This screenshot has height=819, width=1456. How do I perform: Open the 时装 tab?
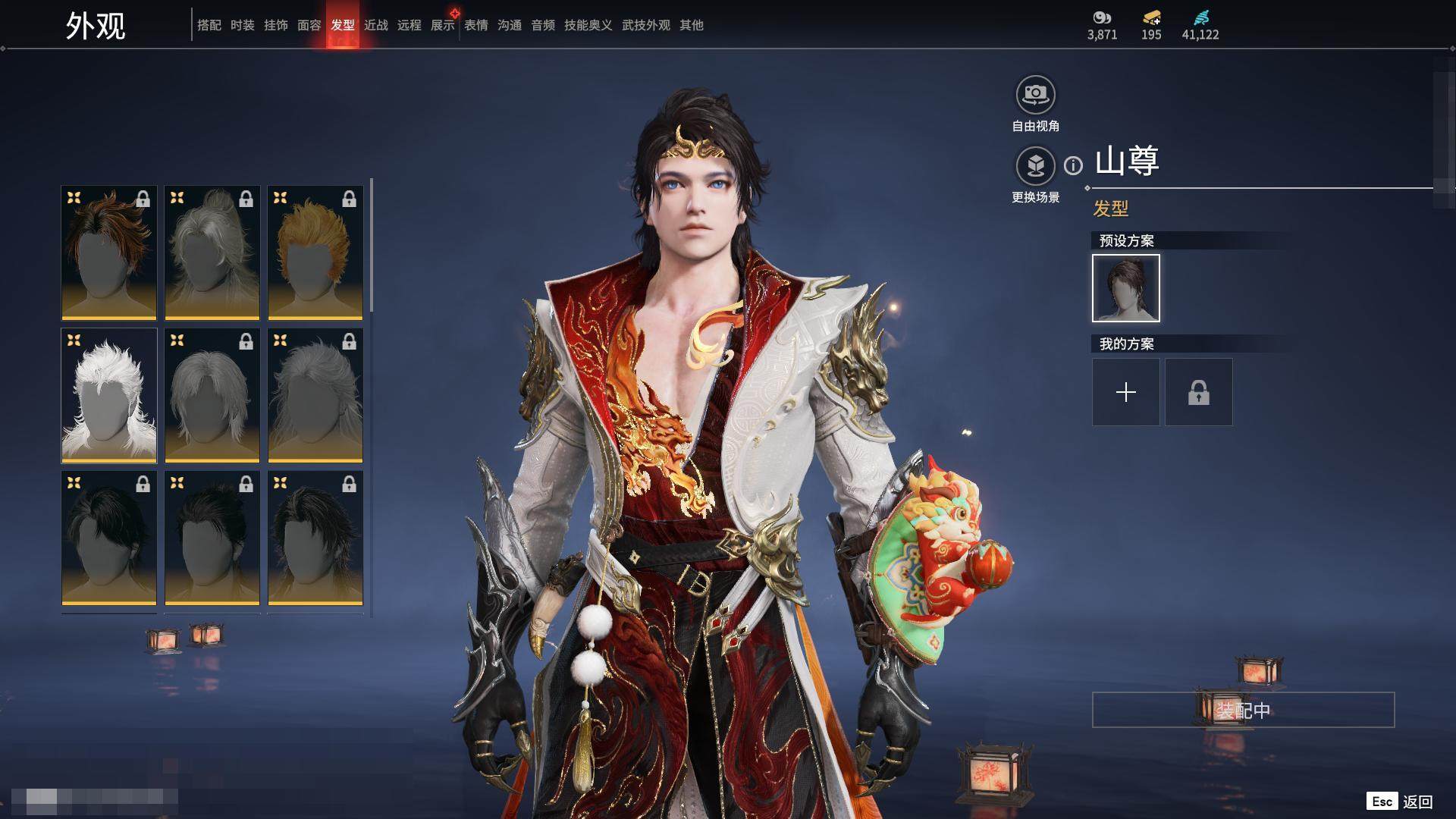pos(242,25)
